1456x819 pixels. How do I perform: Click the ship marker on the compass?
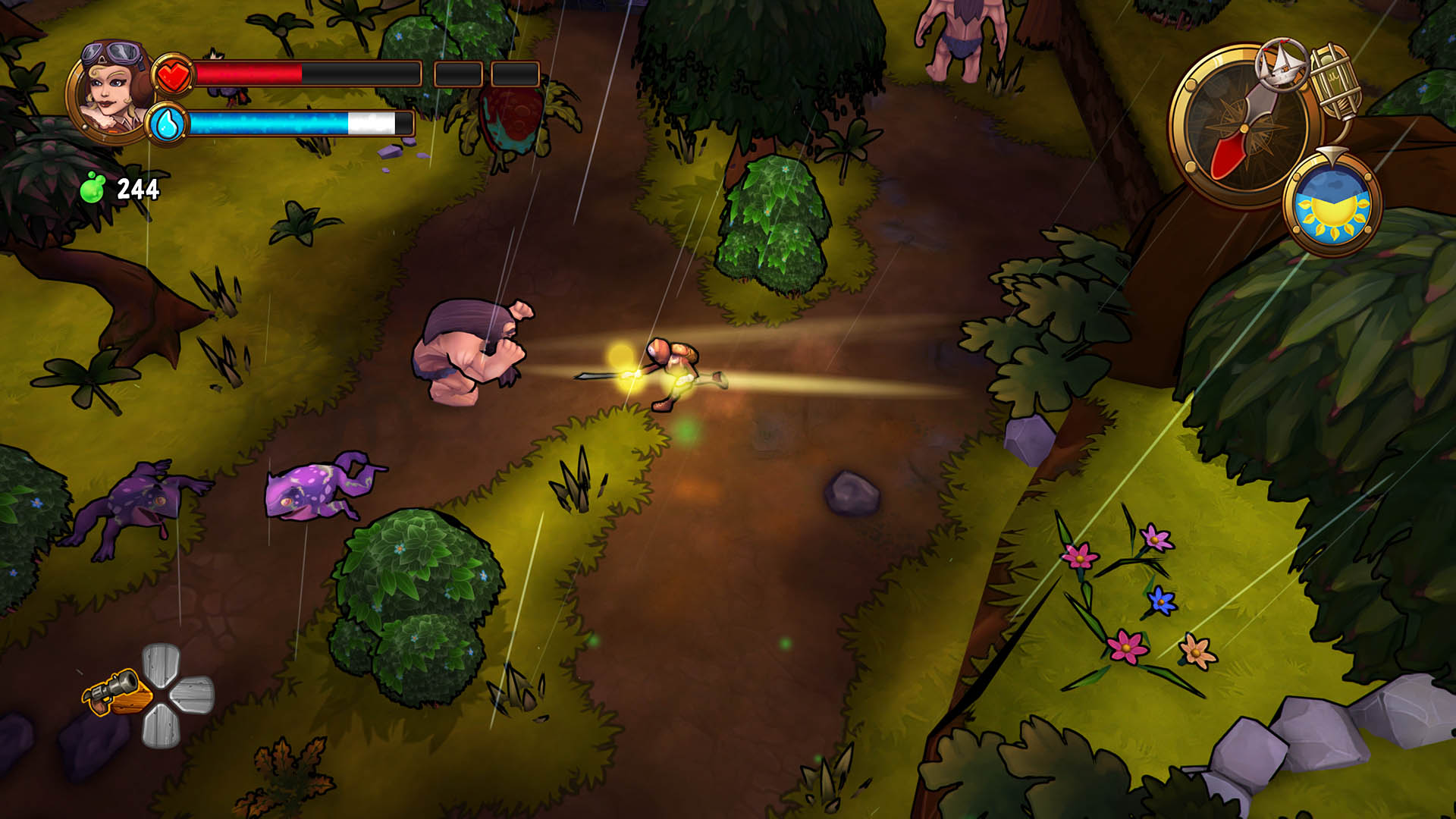tap(1282, 64)
